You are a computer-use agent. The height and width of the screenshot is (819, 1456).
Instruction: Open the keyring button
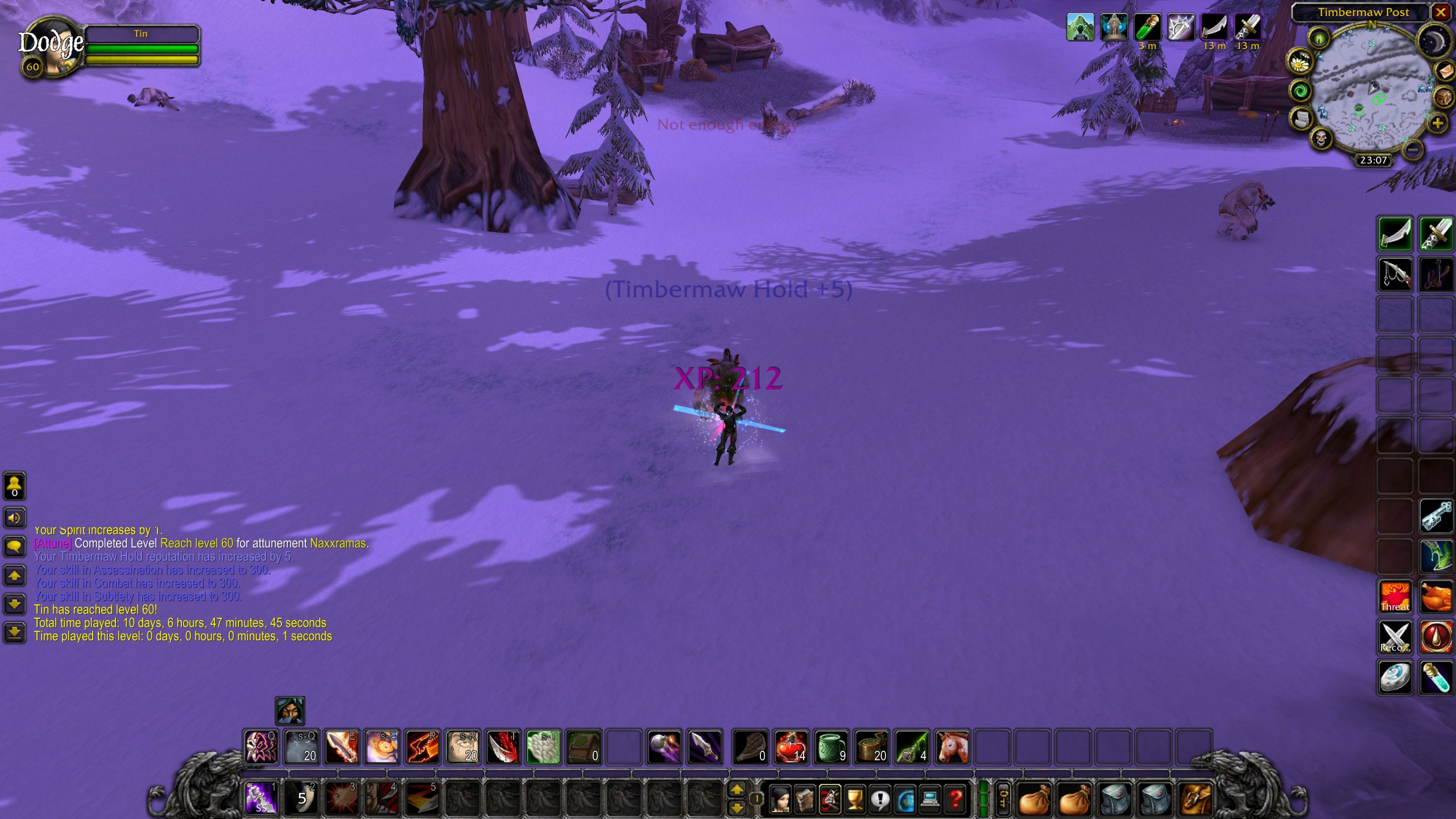coord(1004,799)
